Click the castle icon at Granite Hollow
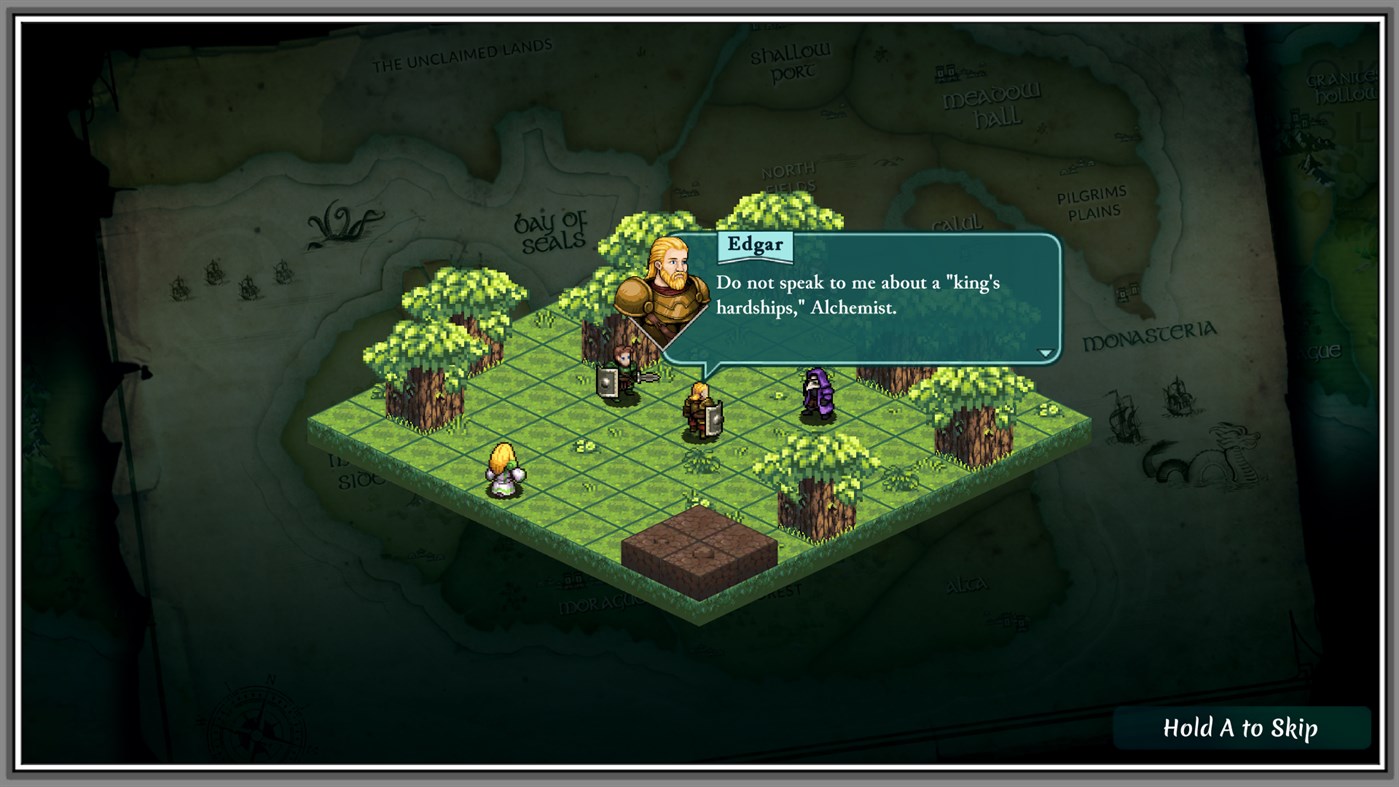 [1298, 119]
